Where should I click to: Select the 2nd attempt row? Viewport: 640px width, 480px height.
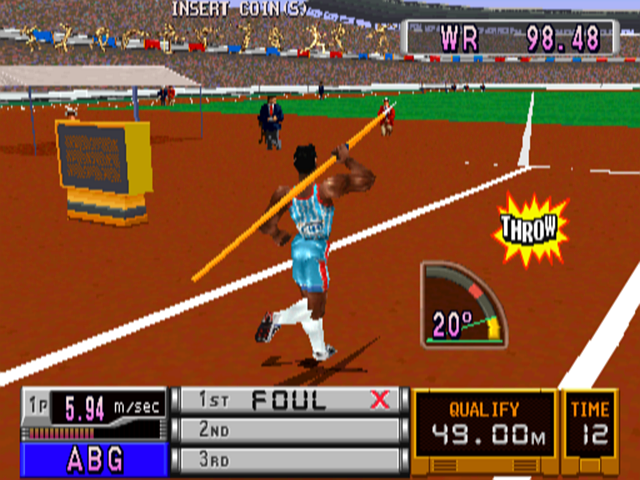(289, 430)
